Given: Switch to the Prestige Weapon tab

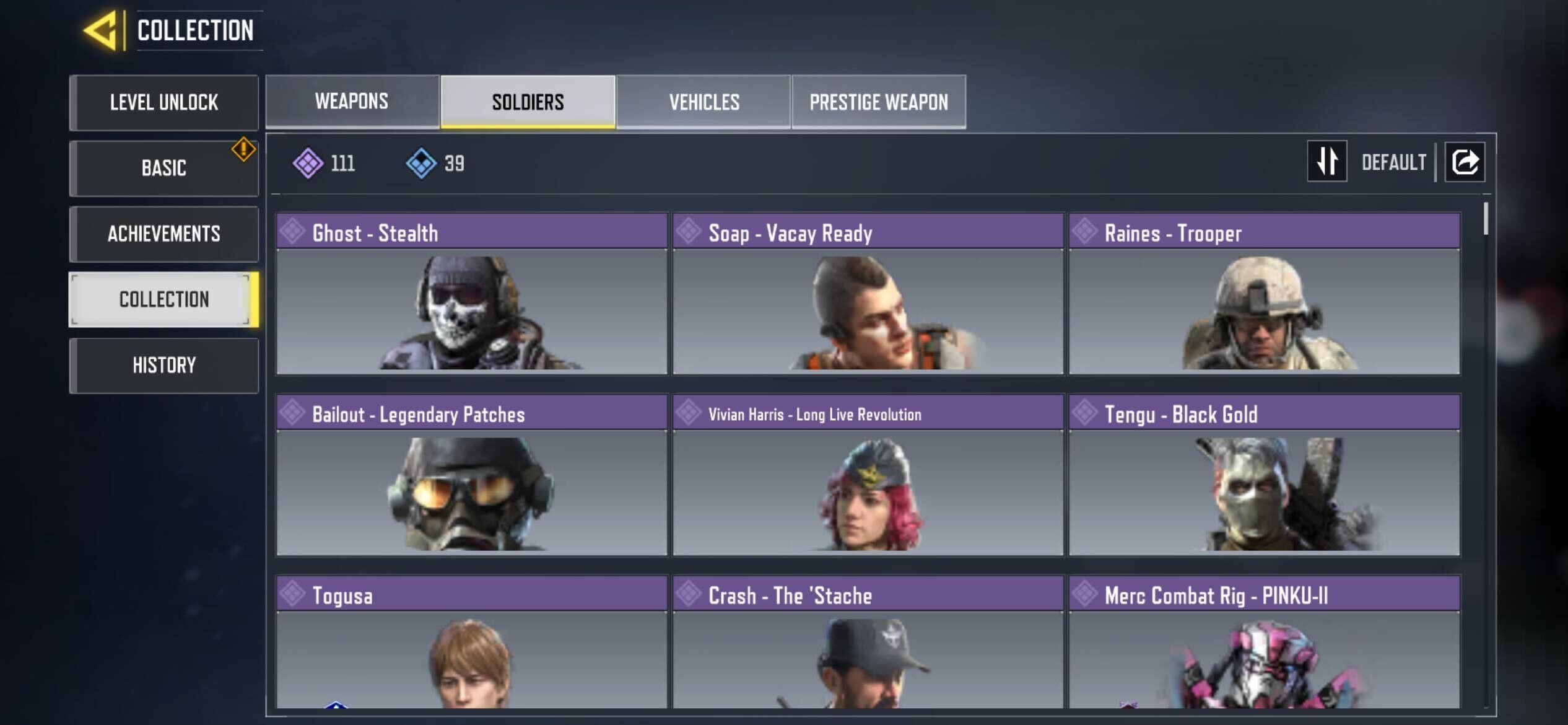Looking at the screenshot, I should click(x=878, y=102).
